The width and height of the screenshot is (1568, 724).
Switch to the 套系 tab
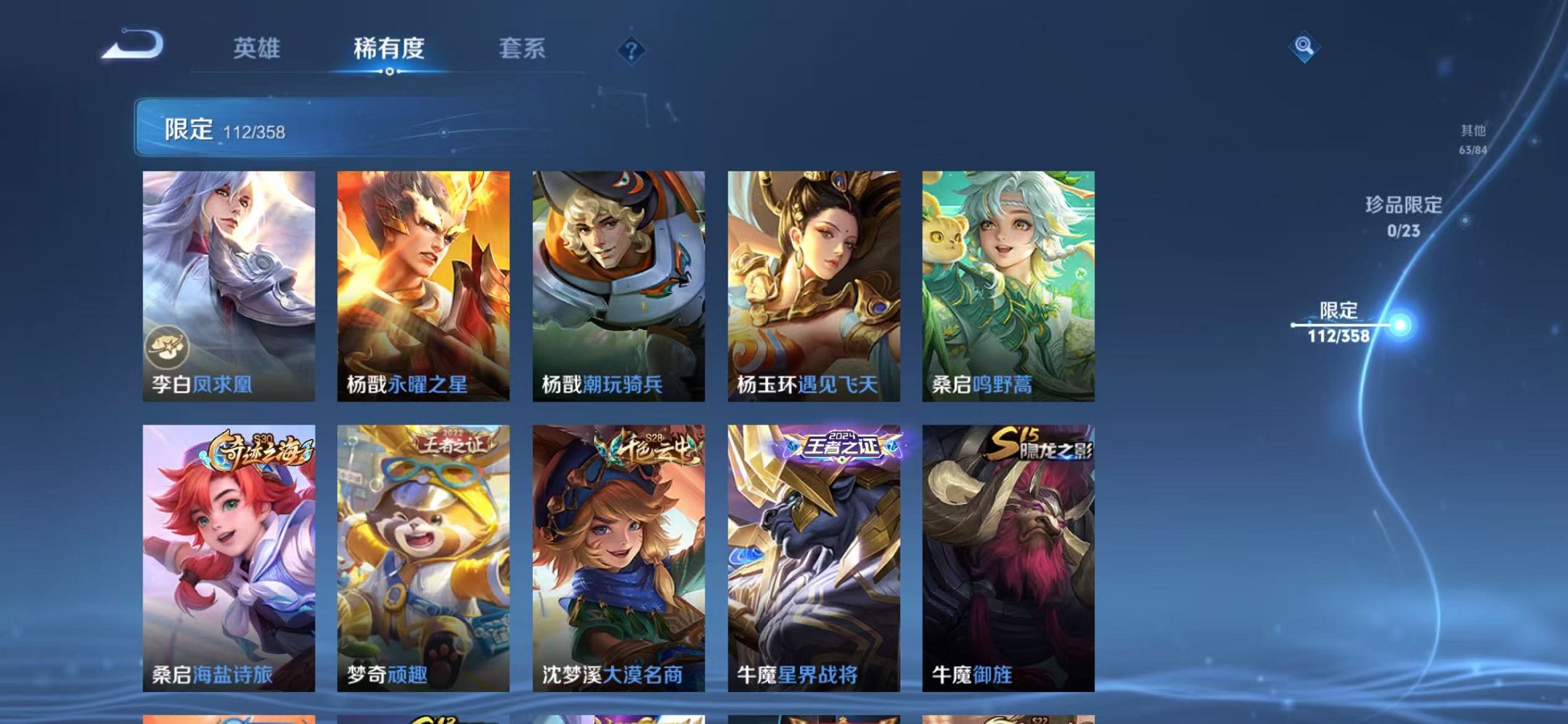[522, 47]
